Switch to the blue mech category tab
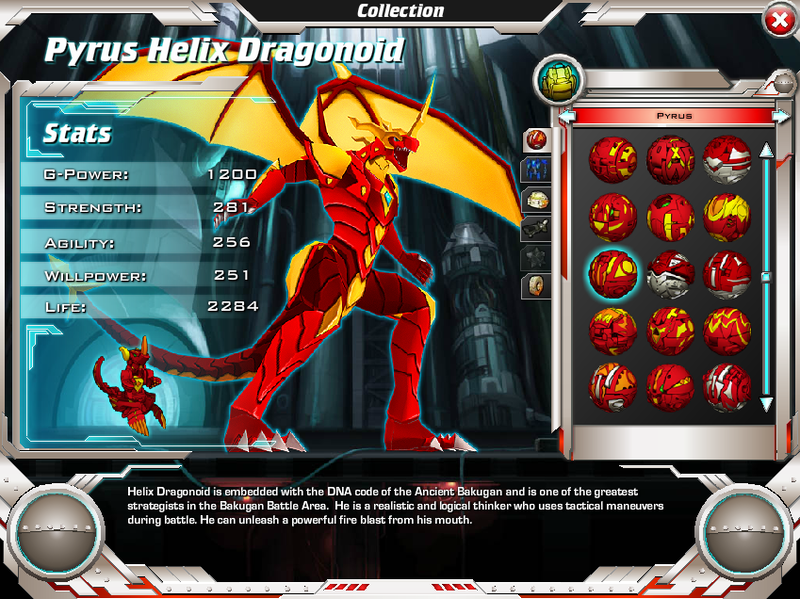This screenshot has height=599, width=800. point(537,169)
